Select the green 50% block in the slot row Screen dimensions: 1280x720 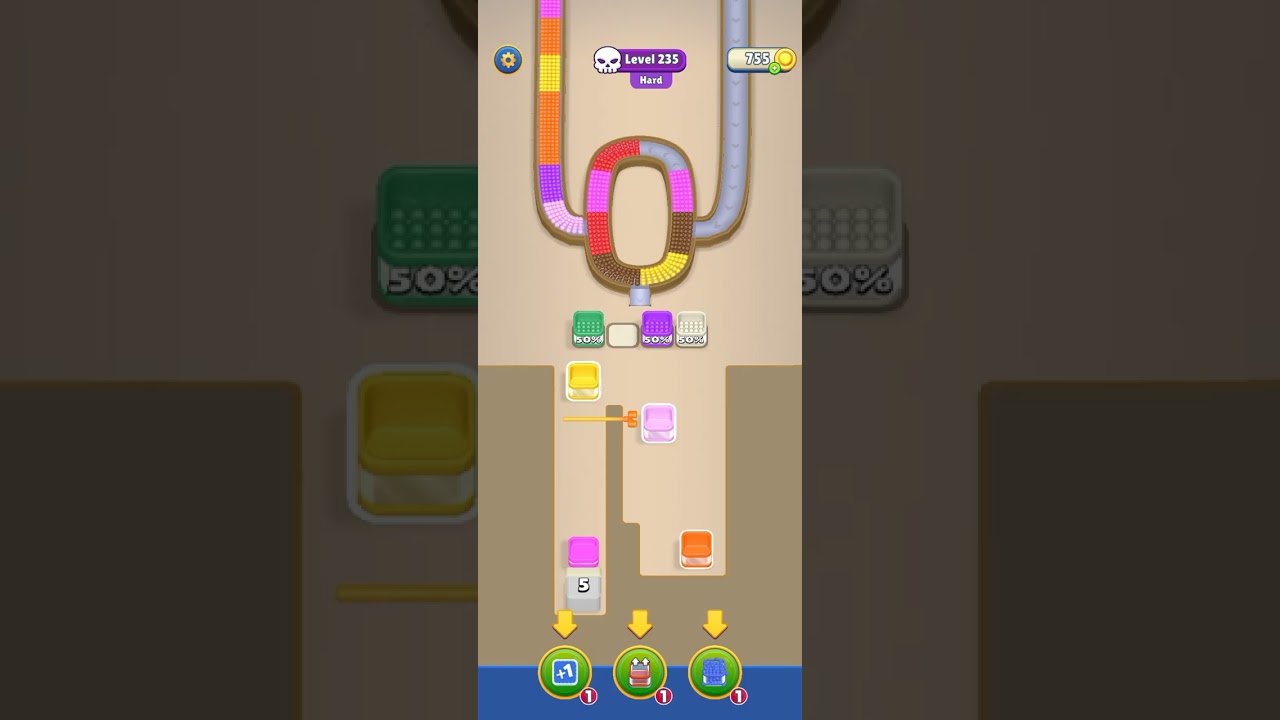[588, 330]
